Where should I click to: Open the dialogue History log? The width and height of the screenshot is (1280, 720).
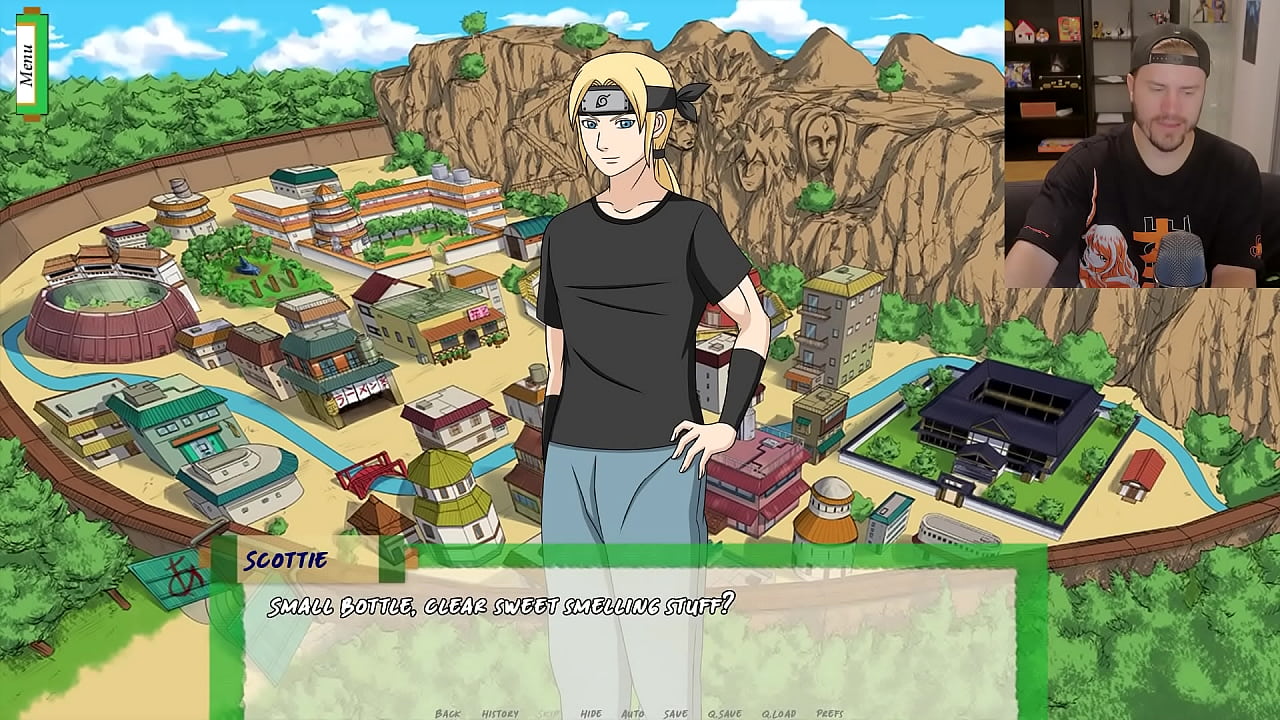pyautogui.click(x=500, y=713)
